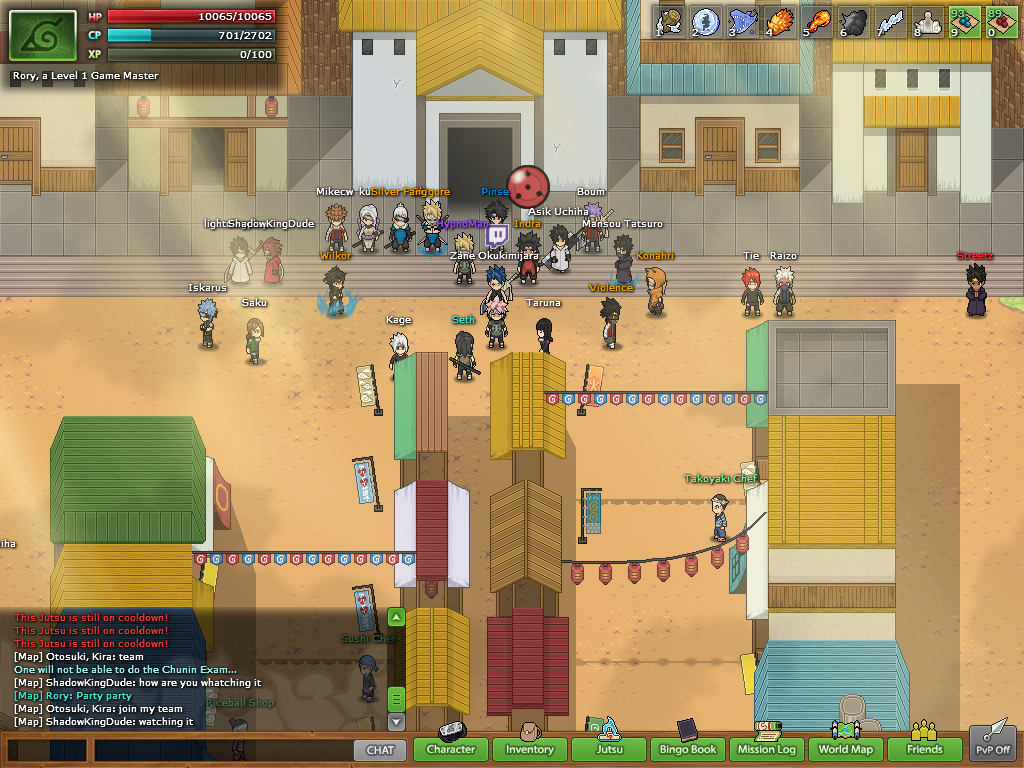Image resolution: width=1024 pixels, height=768 pixels.
Task: Activate the dark smoke jutsu in slot 6
Action: click(x=854, y=21)
